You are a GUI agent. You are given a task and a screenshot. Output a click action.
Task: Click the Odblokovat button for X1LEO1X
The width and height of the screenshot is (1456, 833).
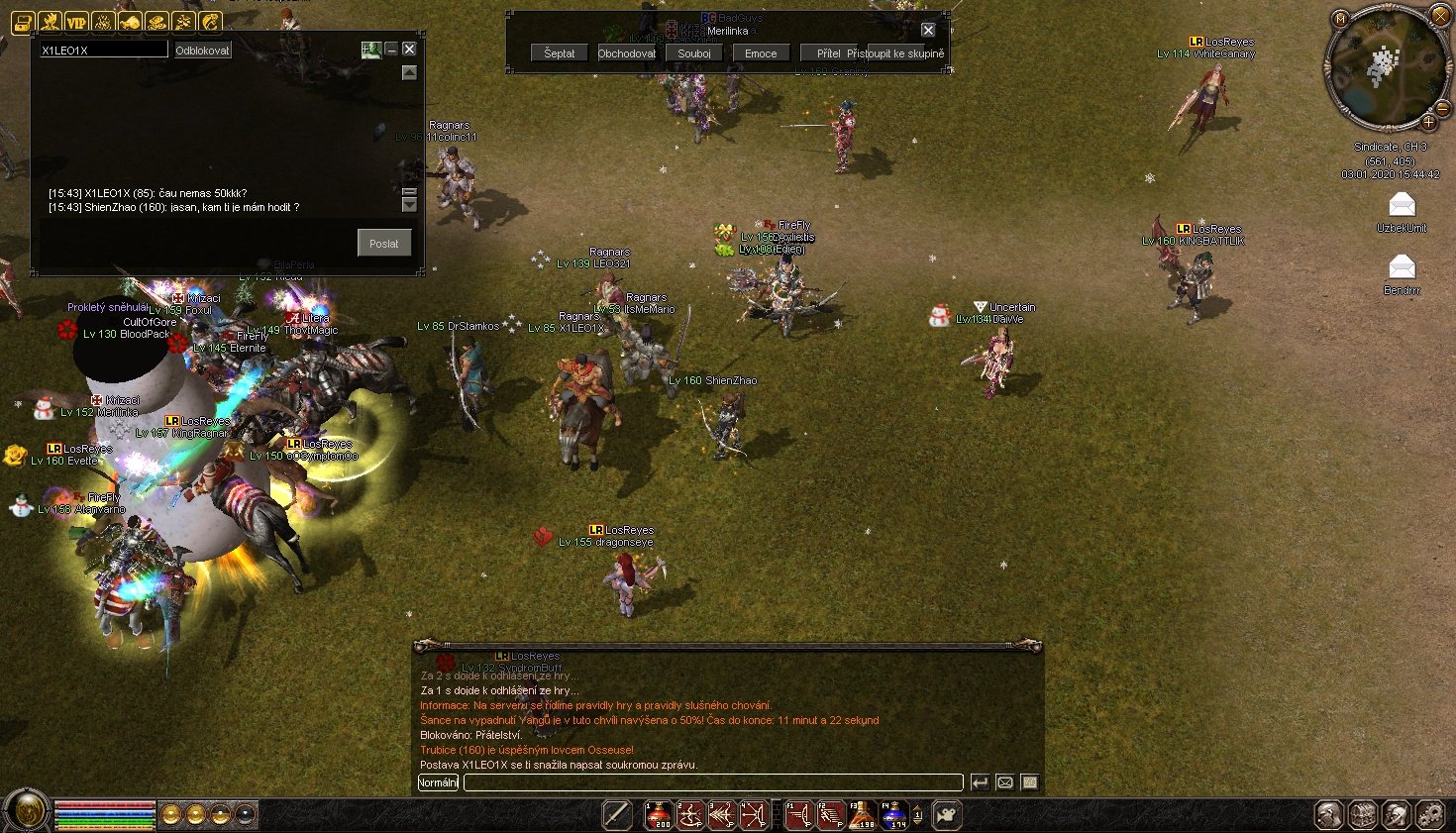(x=203, y=50)
